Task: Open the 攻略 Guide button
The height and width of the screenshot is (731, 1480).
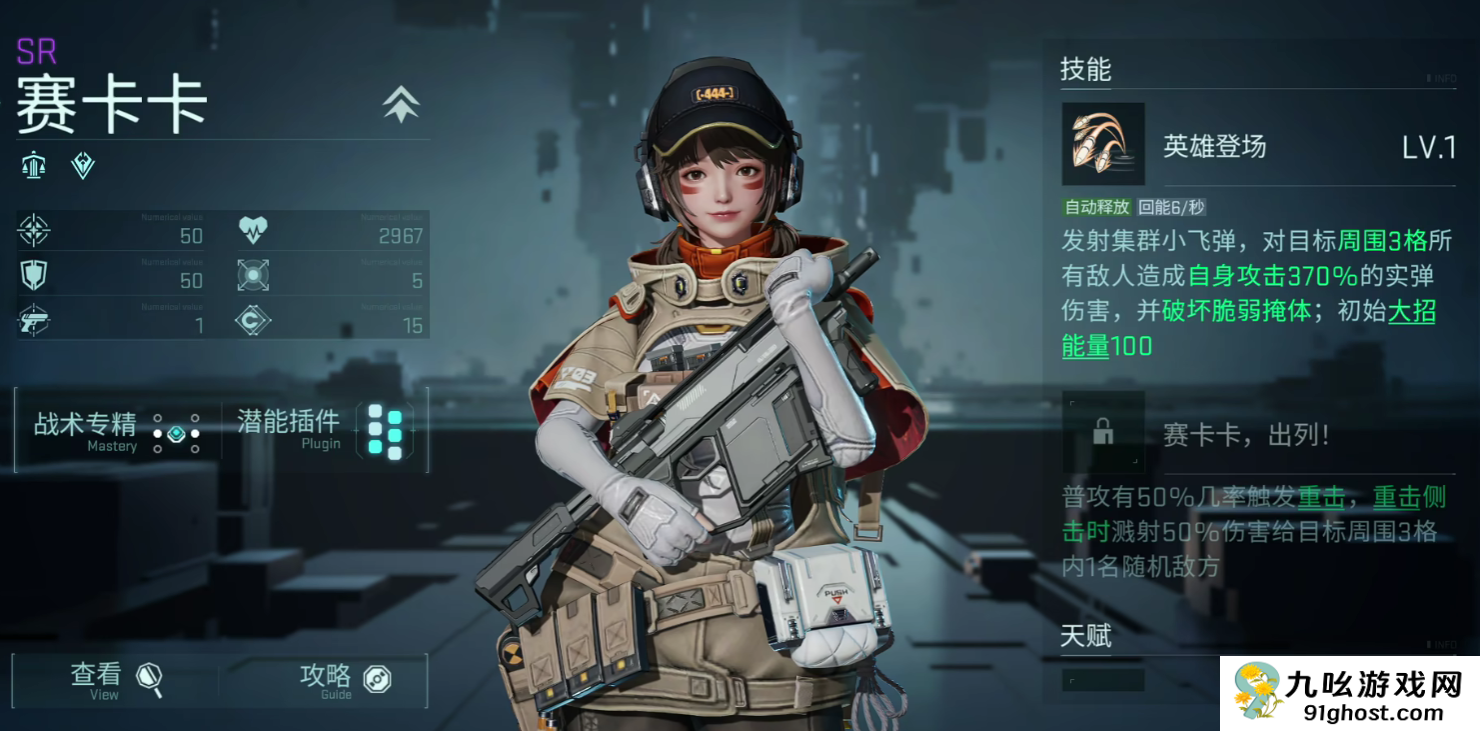Action: tap(343, 680)
